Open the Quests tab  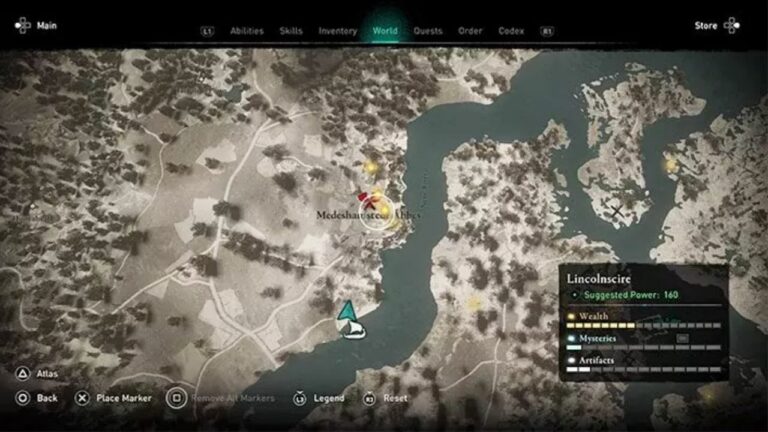tap(428, 31)
